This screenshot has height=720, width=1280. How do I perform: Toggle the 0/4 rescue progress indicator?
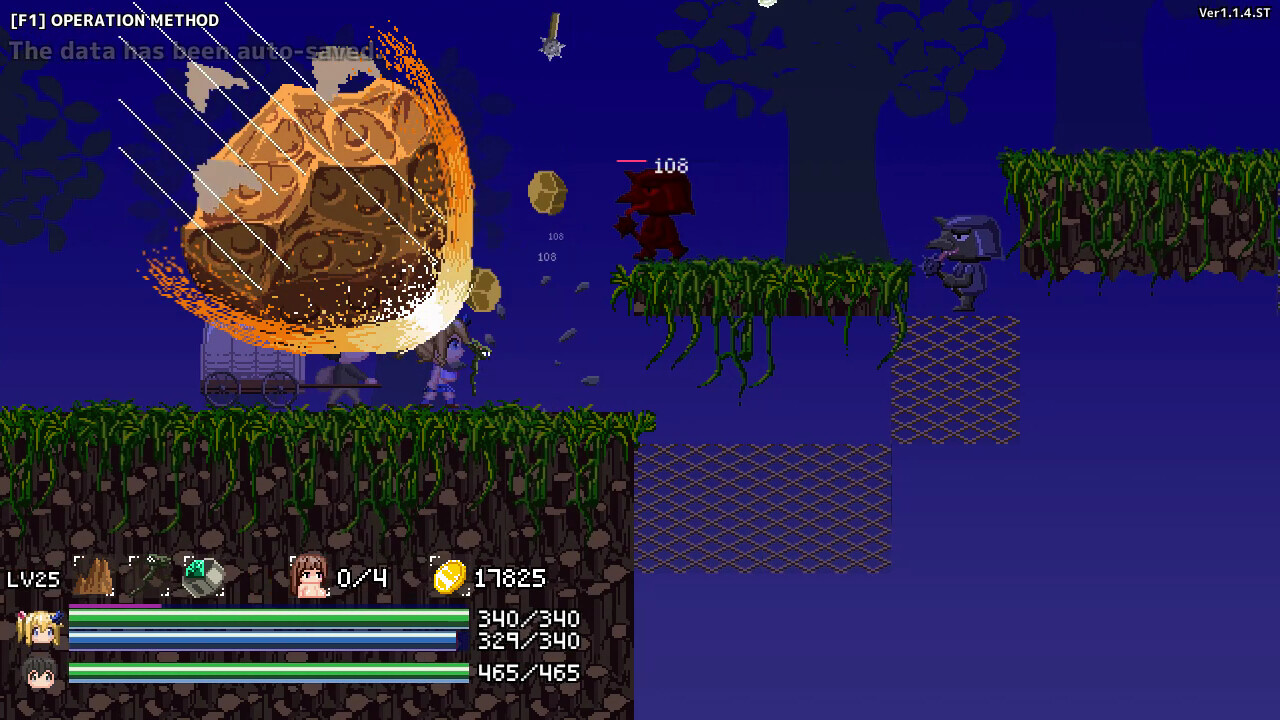[361, 578]
